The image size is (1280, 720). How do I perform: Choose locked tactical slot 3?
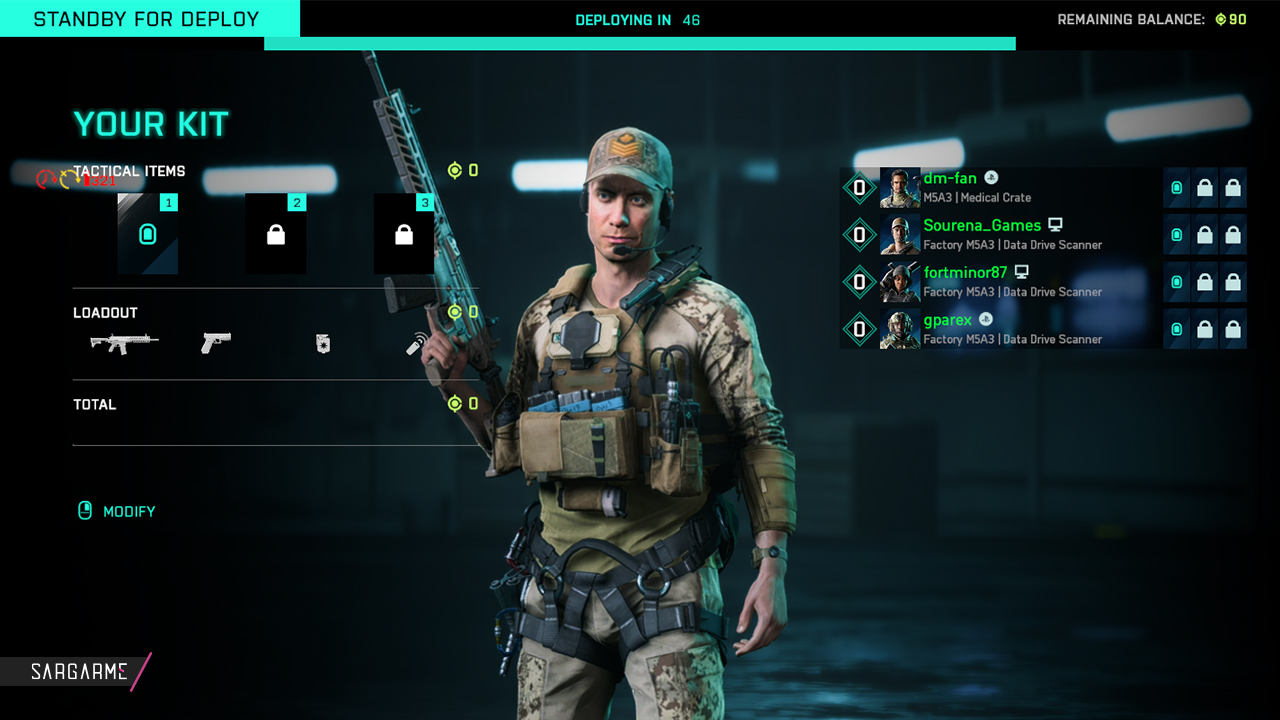pyautogui.click(x=404, y=234)
